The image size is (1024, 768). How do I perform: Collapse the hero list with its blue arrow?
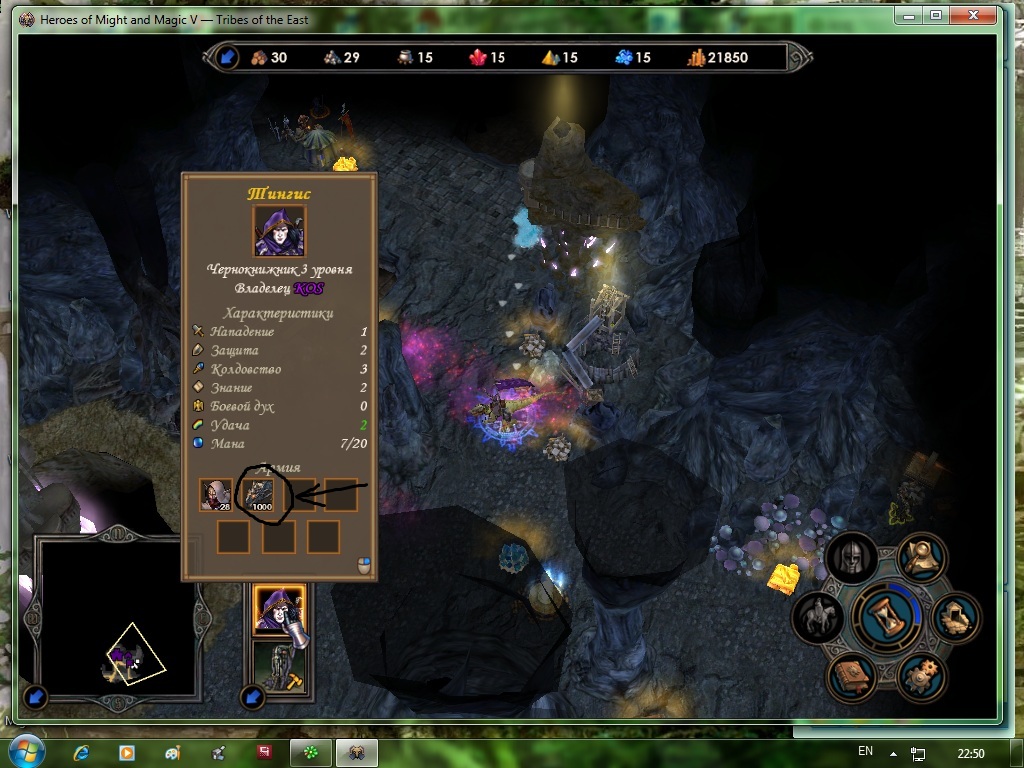pos(253,696)
